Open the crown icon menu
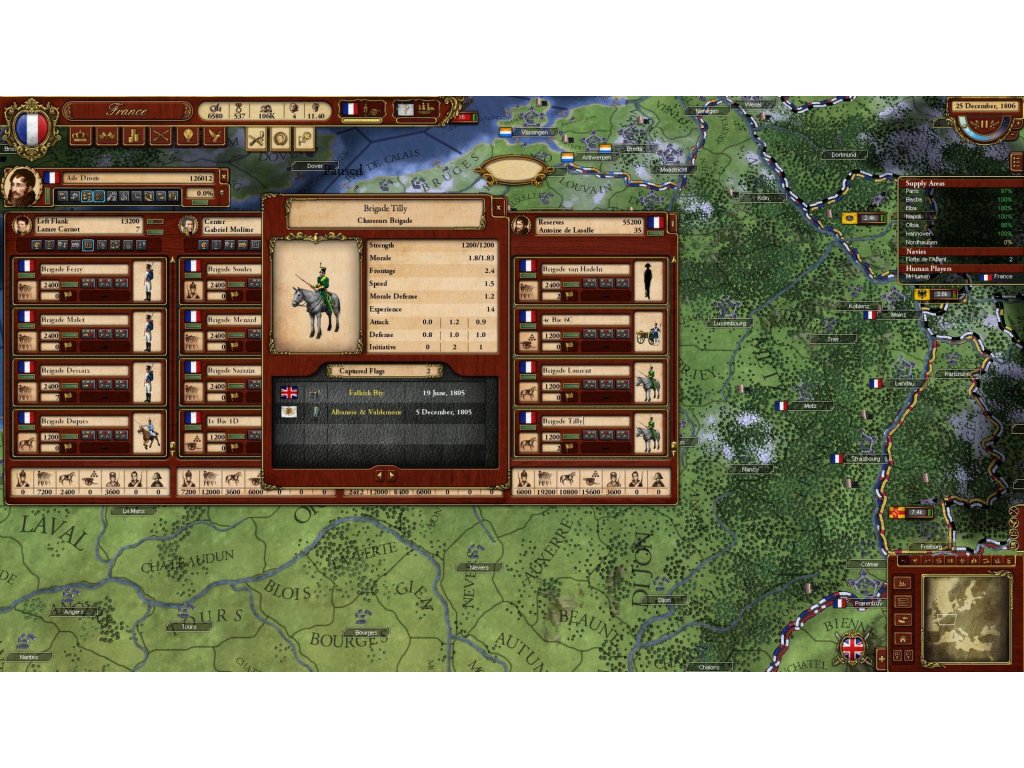Screen dimensions: 1024x768 [80, 136]
